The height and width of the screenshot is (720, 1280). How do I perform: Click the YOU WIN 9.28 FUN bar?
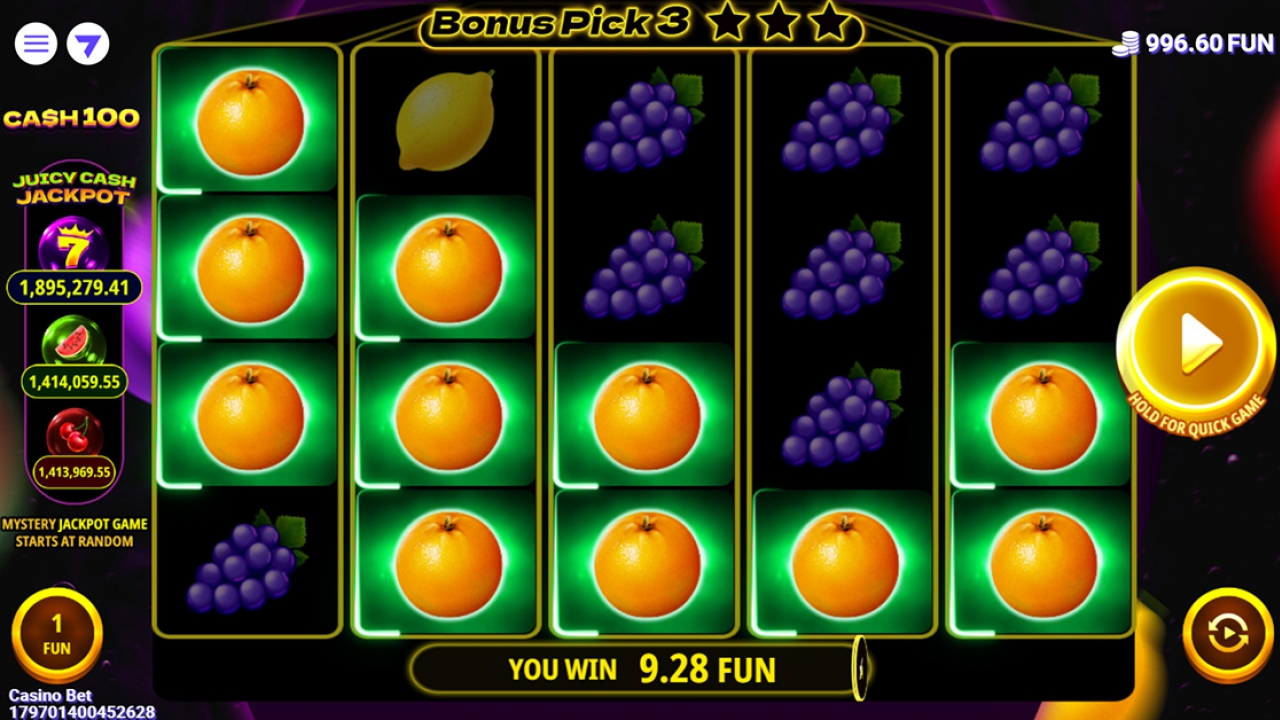coord(640,668)
